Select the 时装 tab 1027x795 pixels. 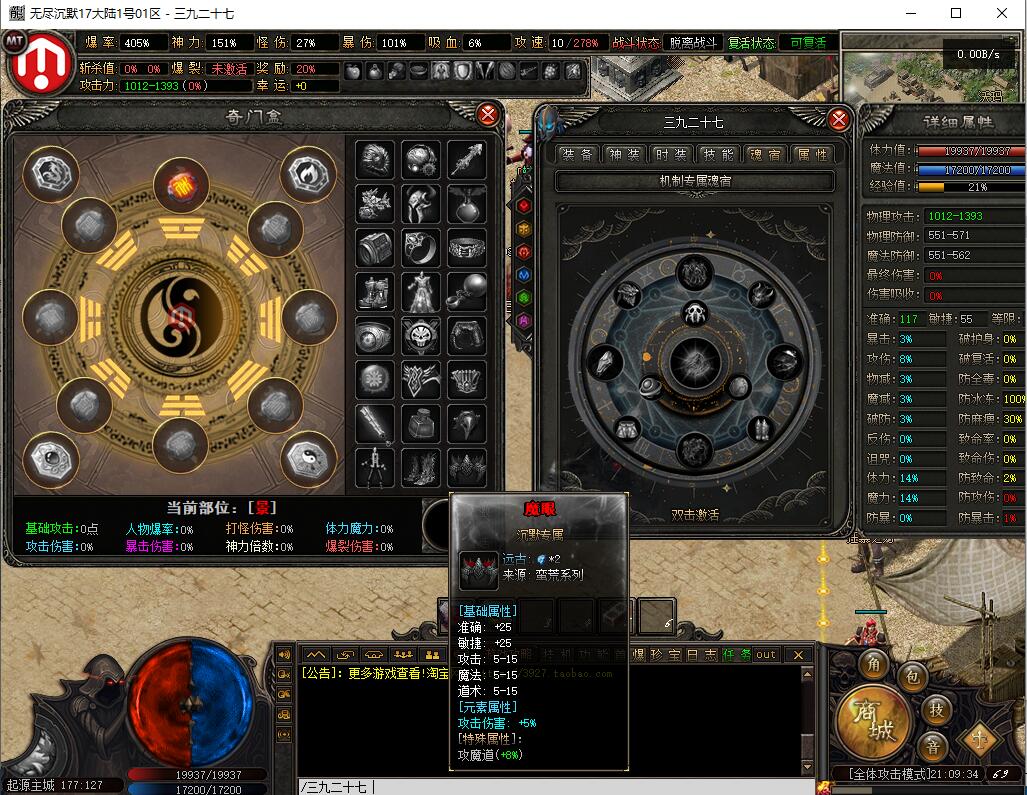pyautogui.click(x=670, y=154)
